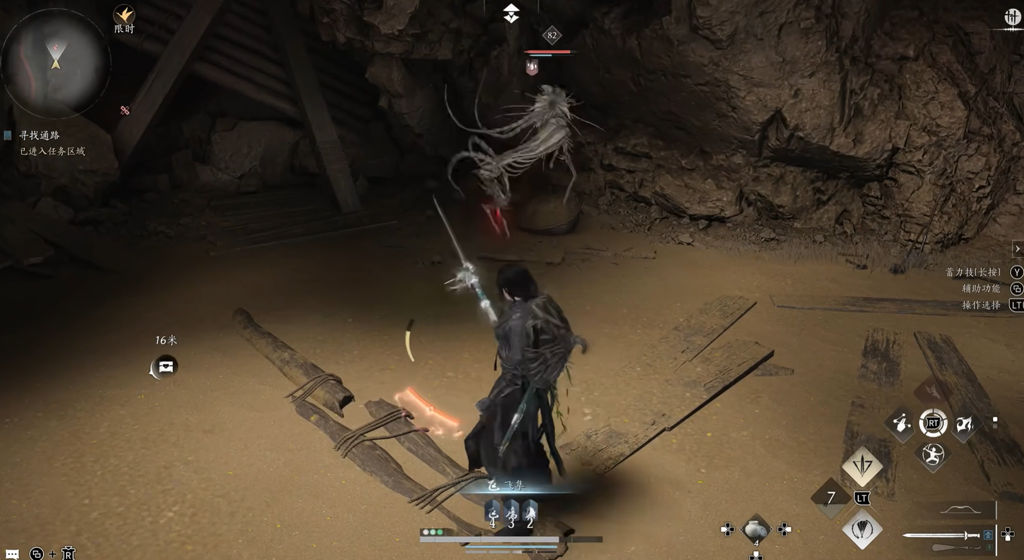Activate the feather fan skill diamond
1024x560 pixels.
click(x=862, y=529)
